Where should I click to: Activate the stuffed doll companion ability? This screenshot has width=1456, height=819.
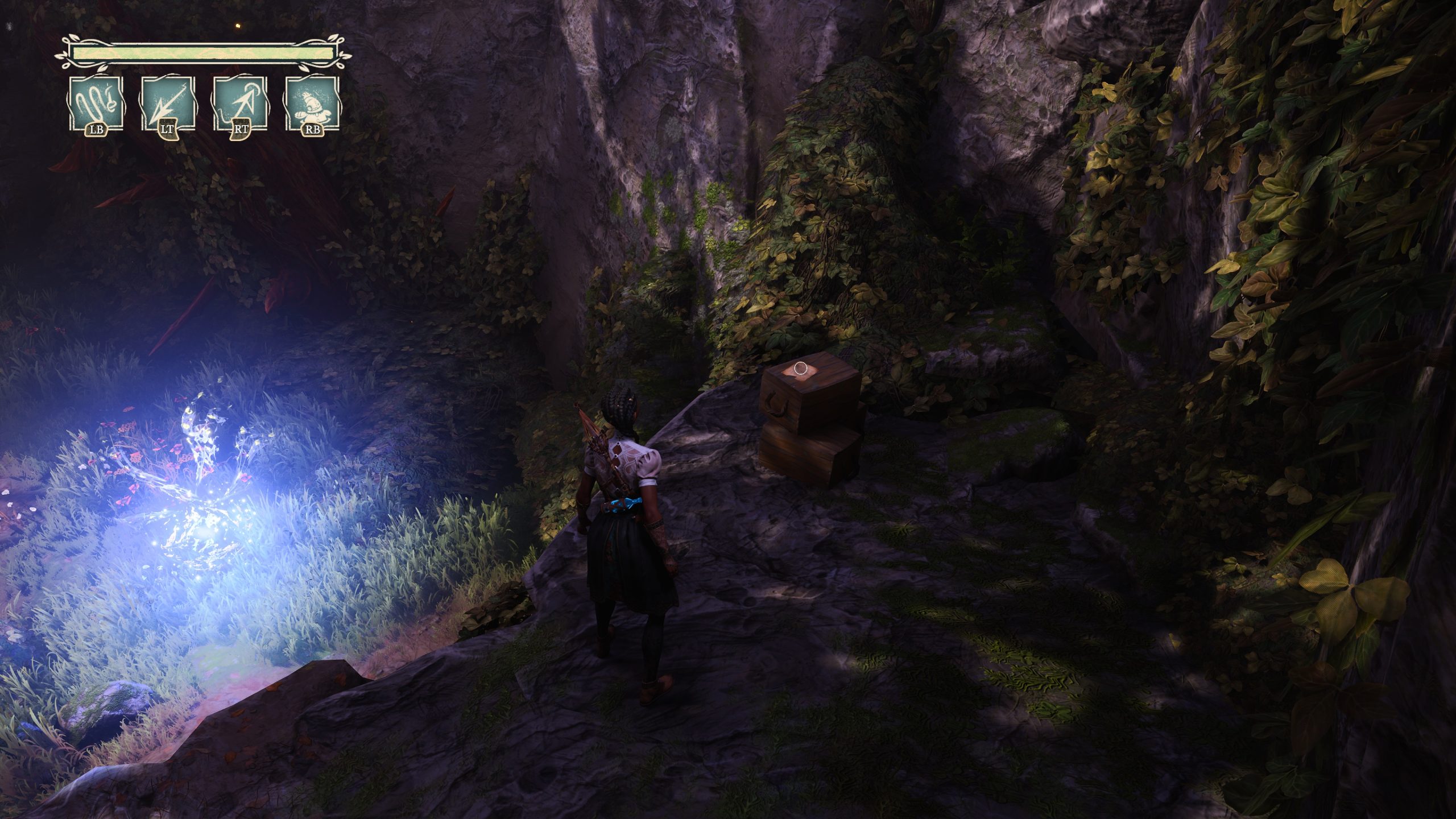[x=313, y=105]
